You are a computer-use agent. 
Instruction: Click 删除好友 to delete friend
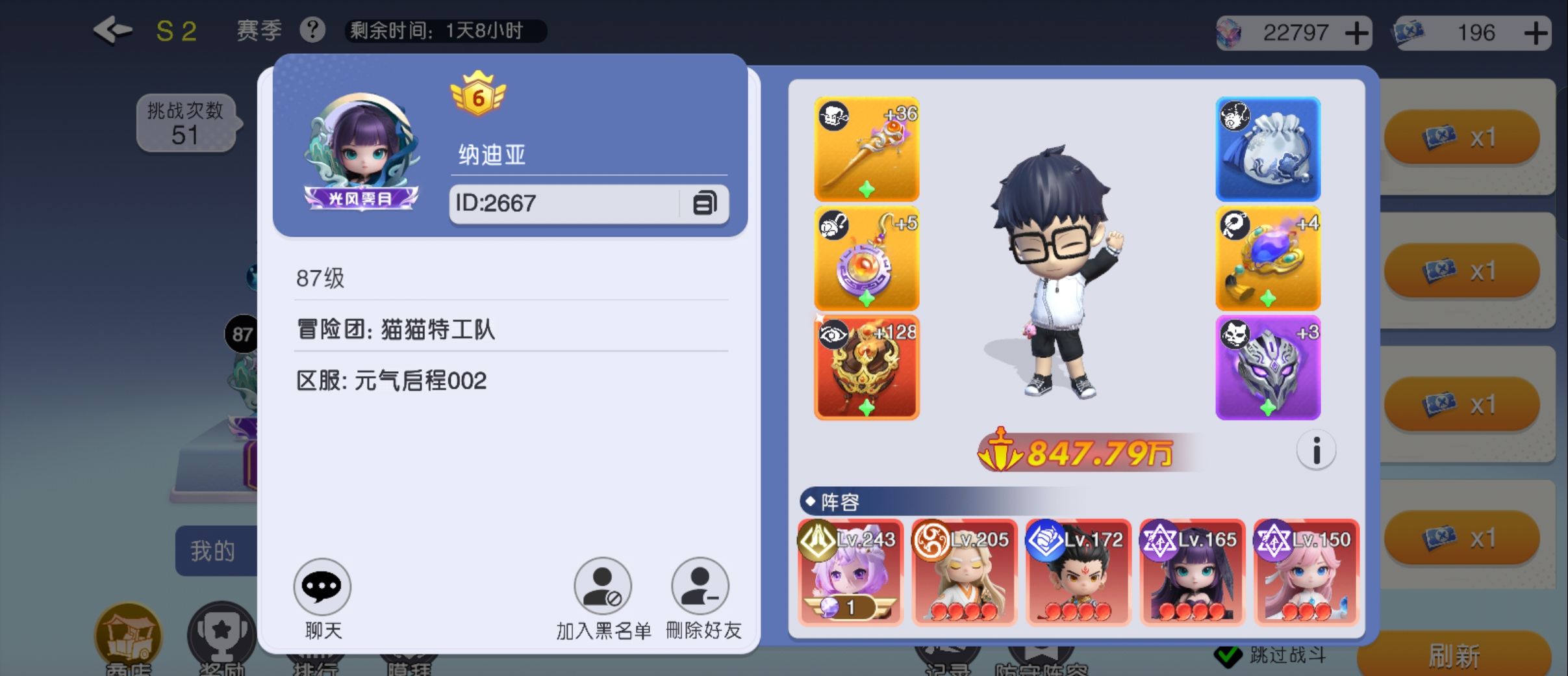click(700, 585)
